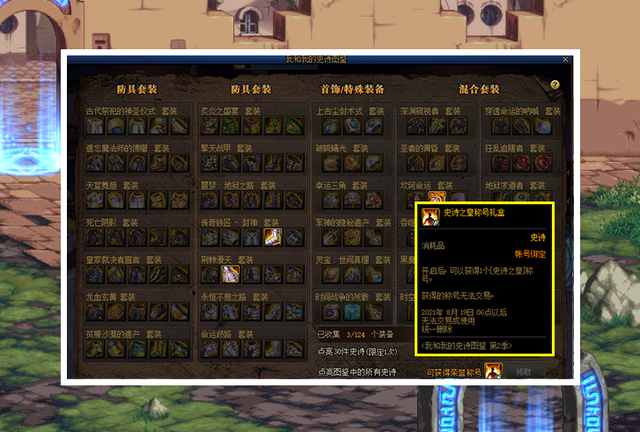Select first item of 上古尘封术式 set
This screenshot has height=432, width=640.
[323, 125]
